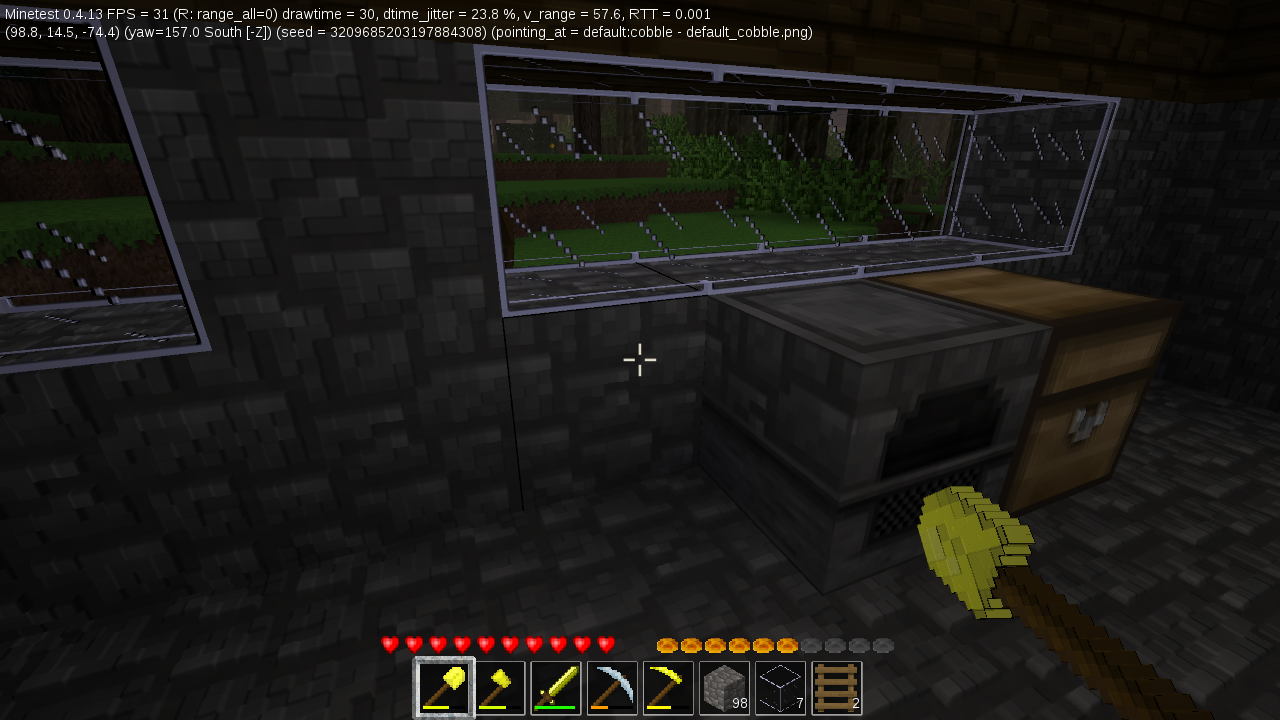Click the green durability bar under the sword
The image size is (1280, 720).
pos(556,708)
